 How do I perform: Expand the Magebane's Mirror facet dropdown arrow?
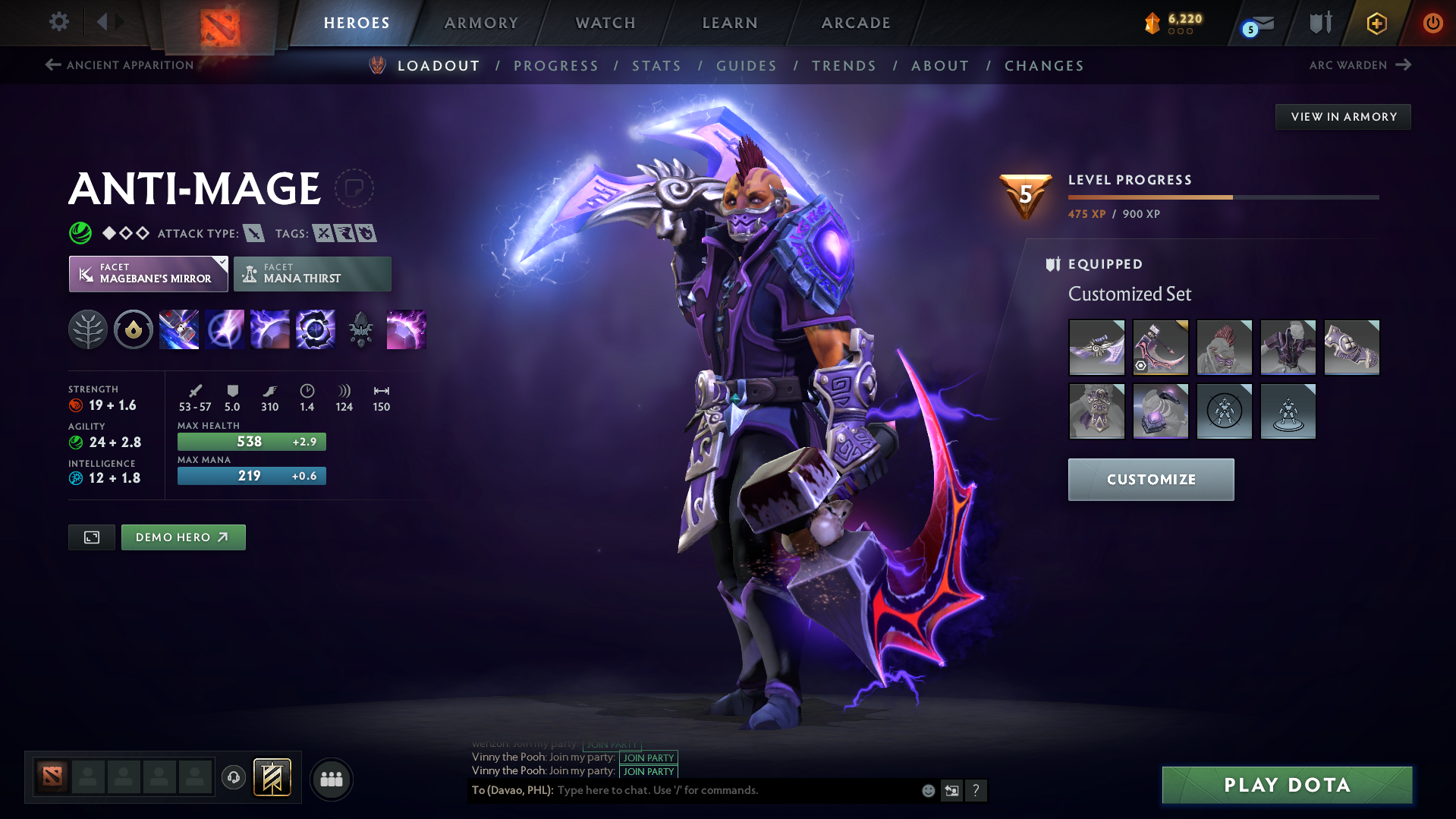[221, 263]
